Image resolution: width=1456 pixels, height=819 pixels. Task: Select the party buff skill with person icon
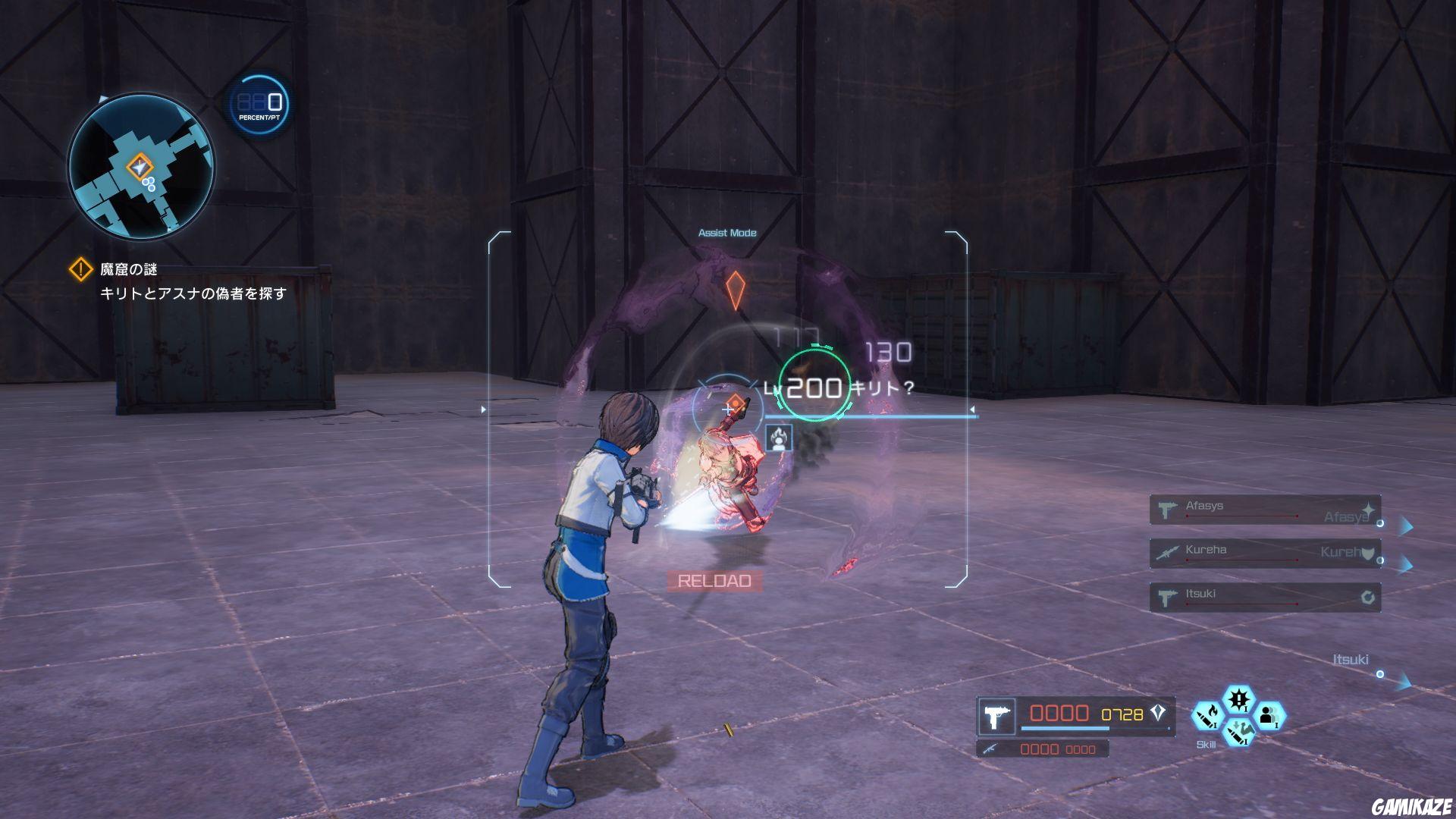point(1272,717)
